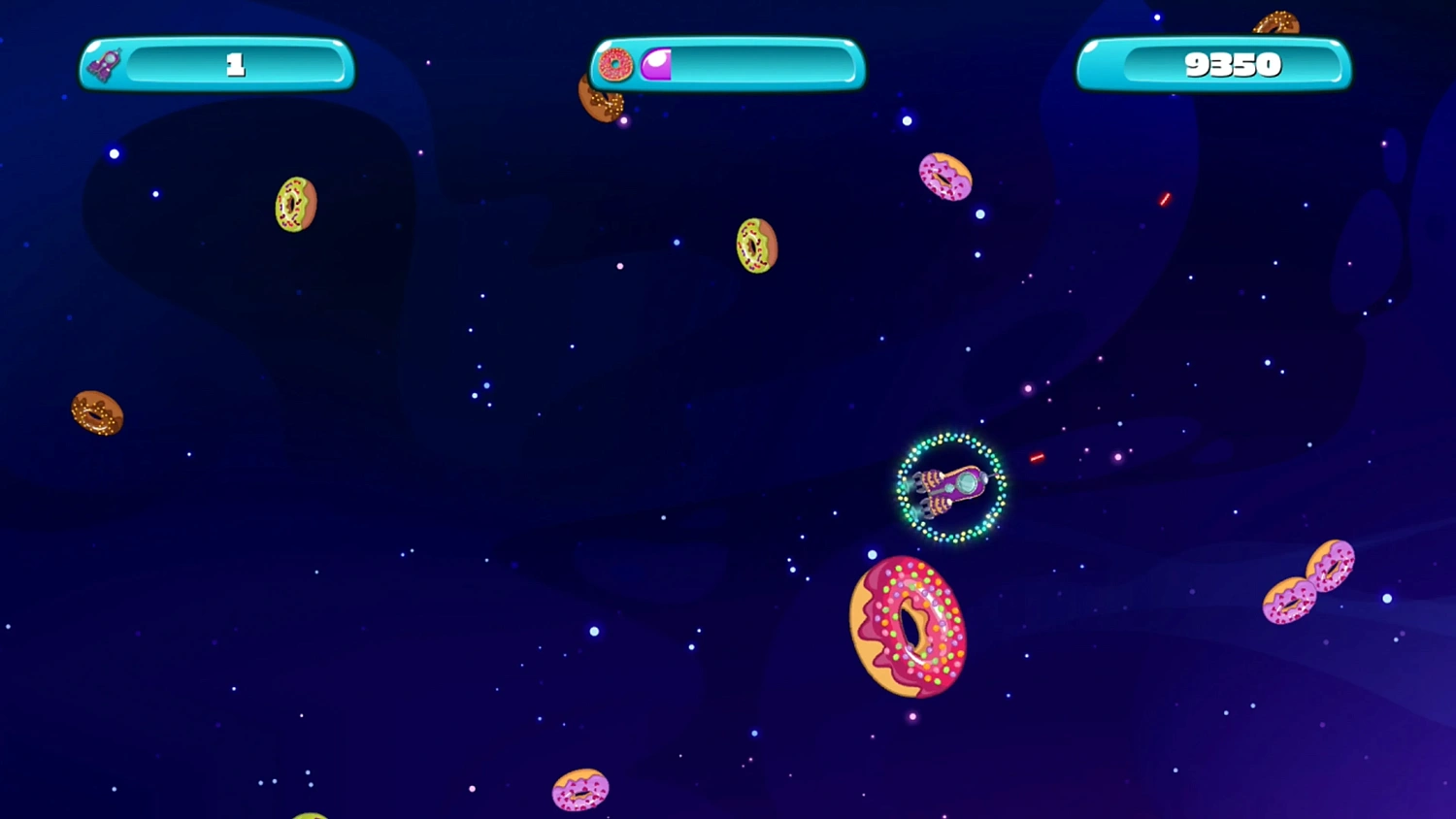Viewport: 1456px width, 819px height.
Task: Click the purple jelly fill in the progress bar
Action: pyautogui.click(x=657, y=64)
